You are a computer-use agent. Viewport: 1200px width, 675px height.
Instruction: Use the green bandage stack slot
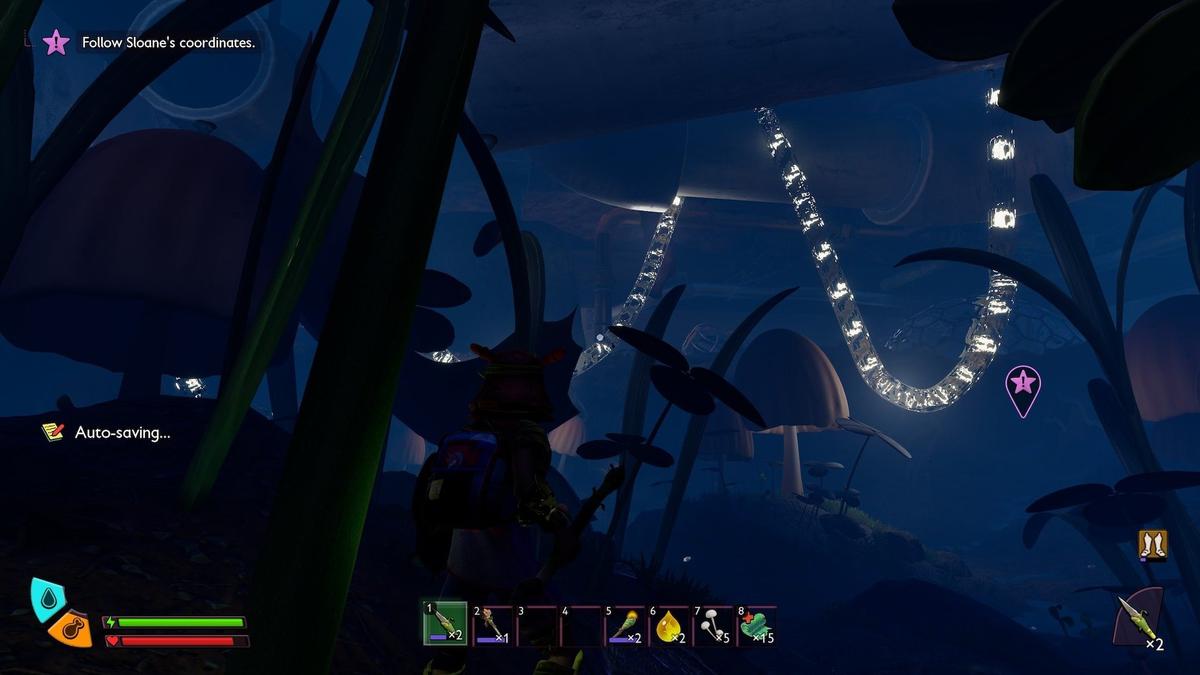click(x=758, y=626)
